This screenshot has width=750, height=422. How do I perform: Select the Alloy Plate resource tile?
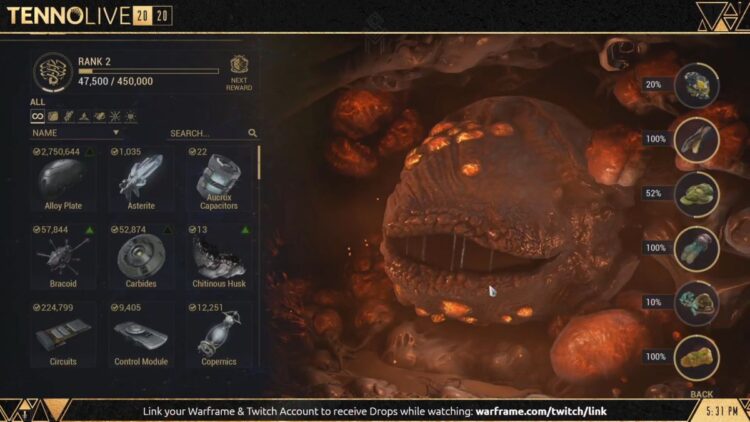(63, 179)
